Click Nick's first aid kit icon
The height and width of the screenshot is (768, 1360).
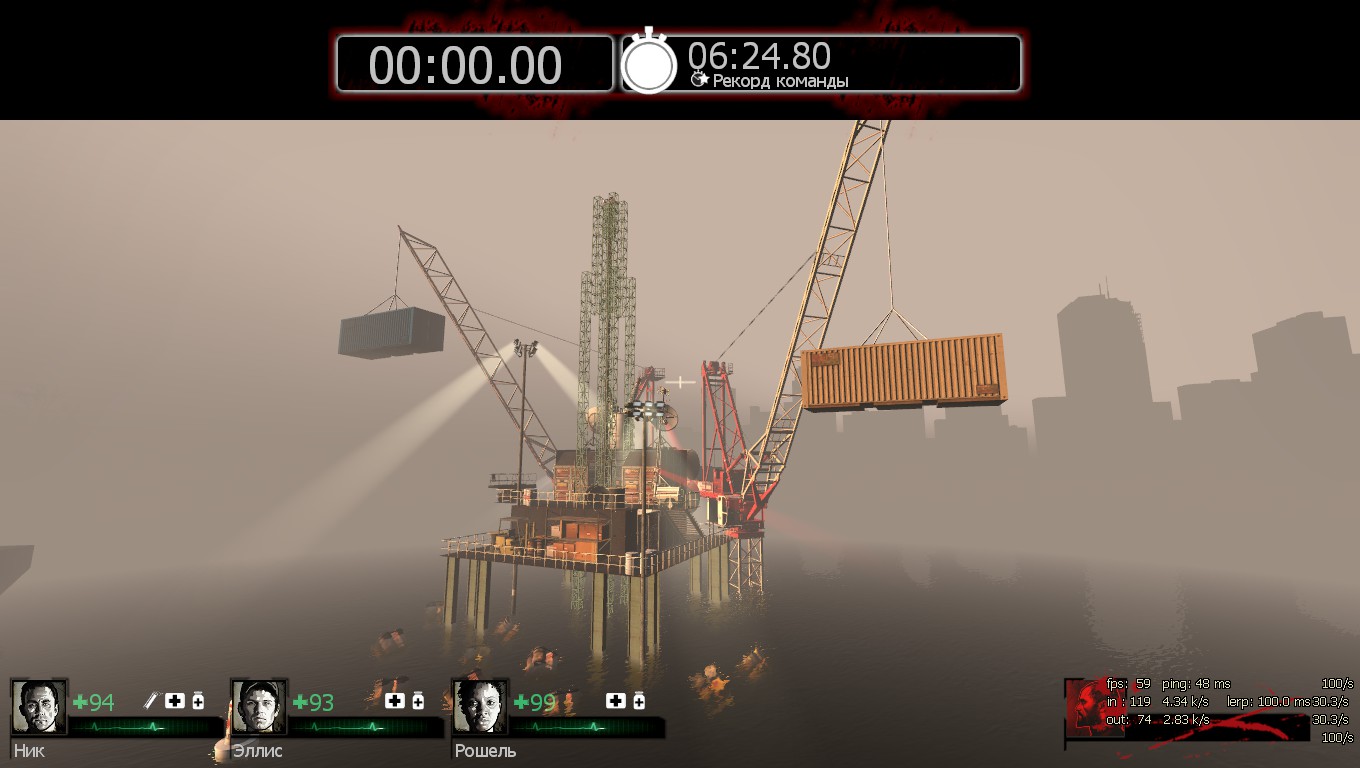tap(175, 701)
